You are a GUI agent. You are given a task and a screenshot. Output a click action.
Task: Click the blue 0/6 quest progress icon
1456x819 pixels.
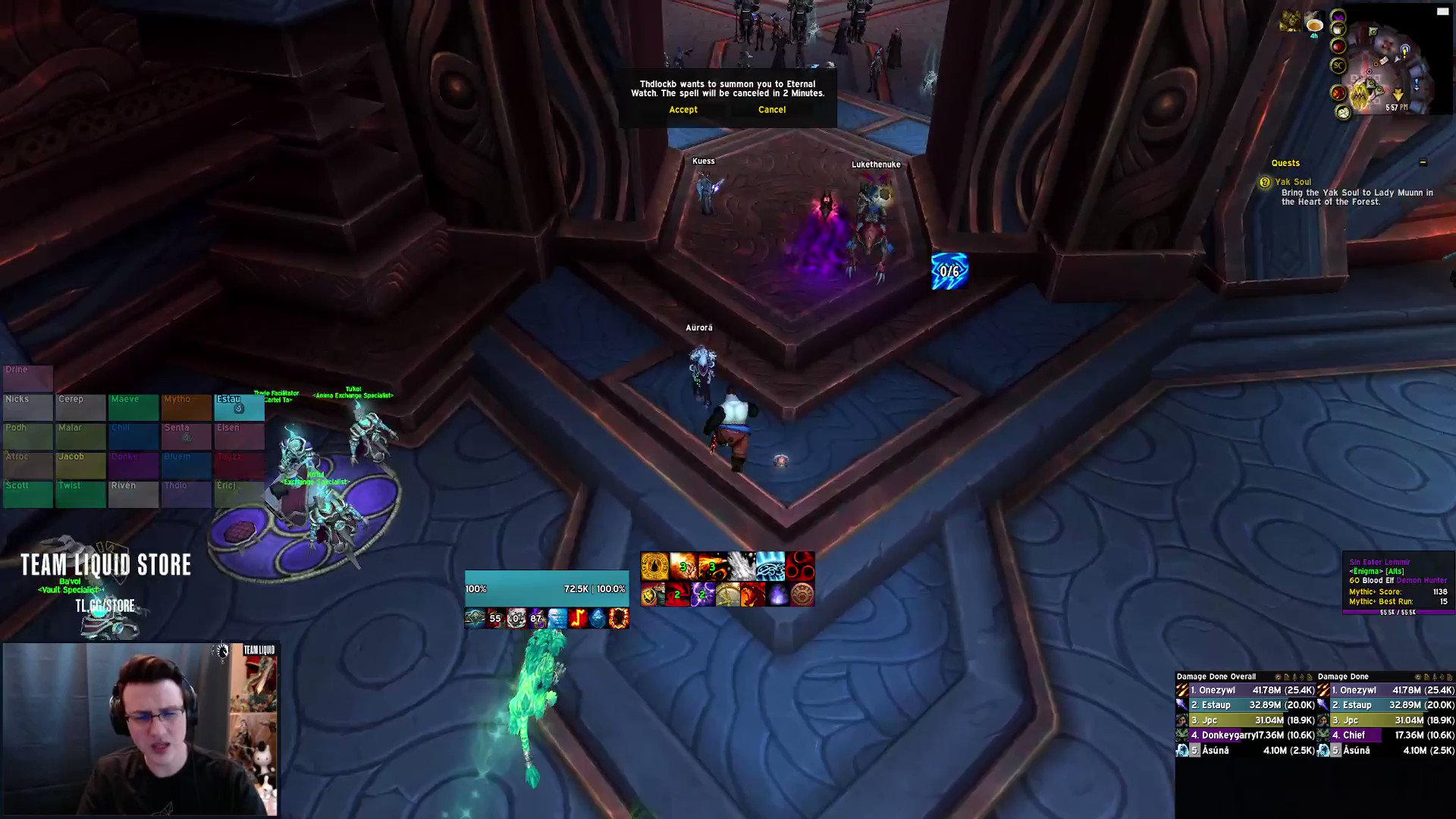tap(950, 271)
